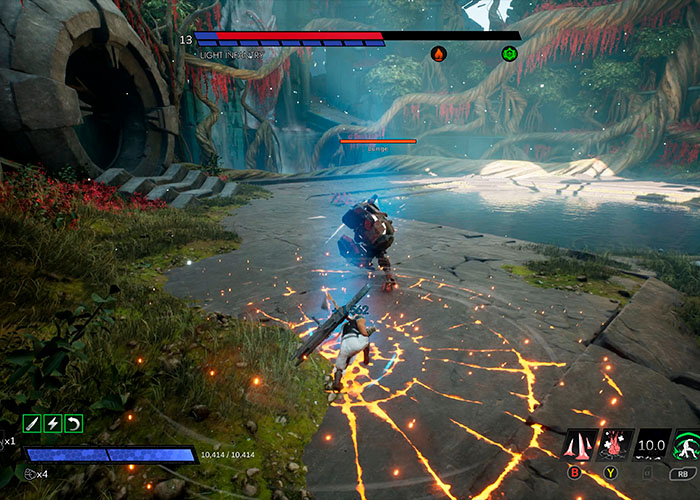Activate the three red spikes ability
Screen dimensions: 700x500
click(580, 443)
